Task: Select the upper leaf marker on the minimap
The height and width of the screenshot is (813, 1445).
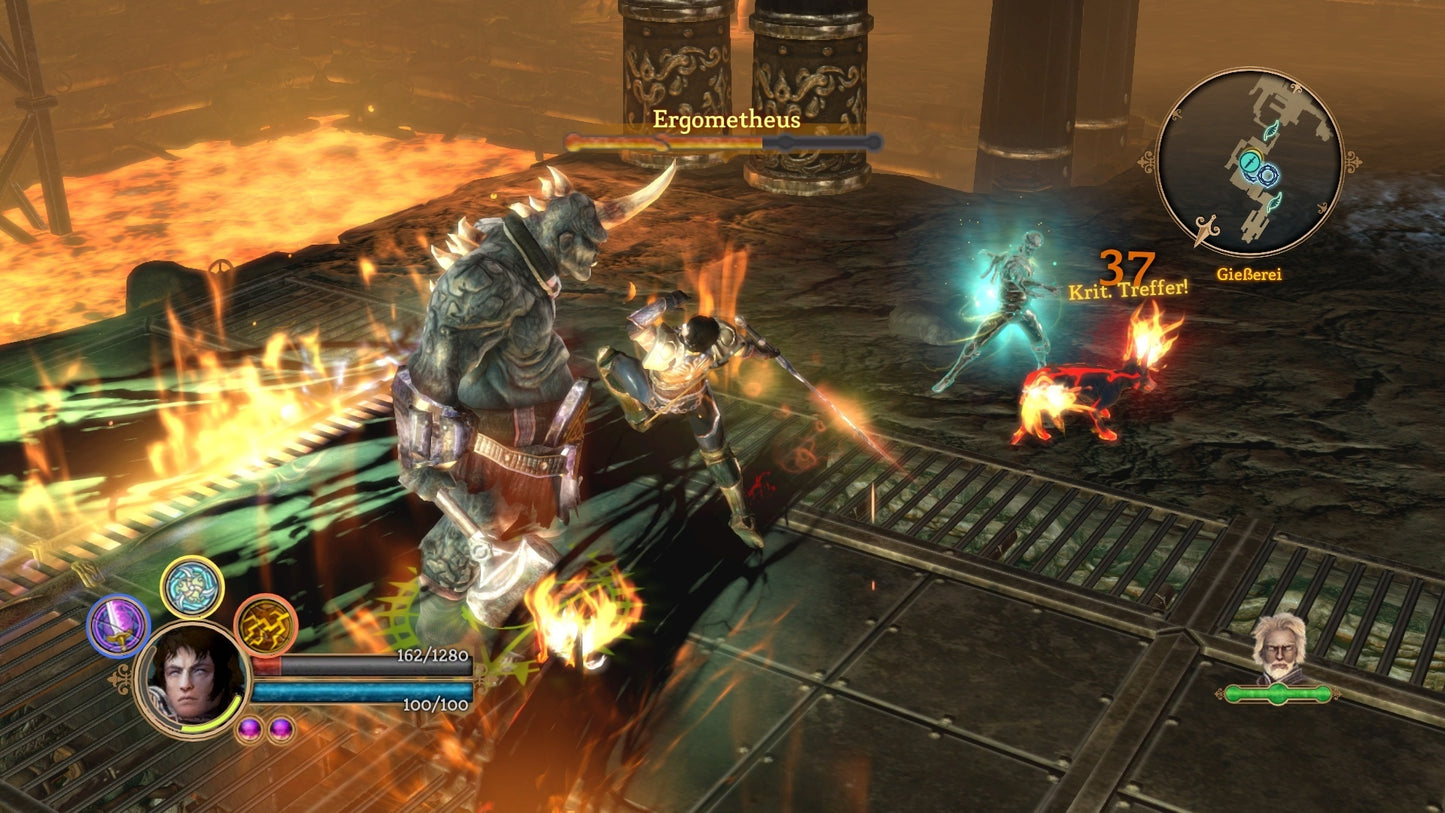Action: click(x=1271, y=131)
